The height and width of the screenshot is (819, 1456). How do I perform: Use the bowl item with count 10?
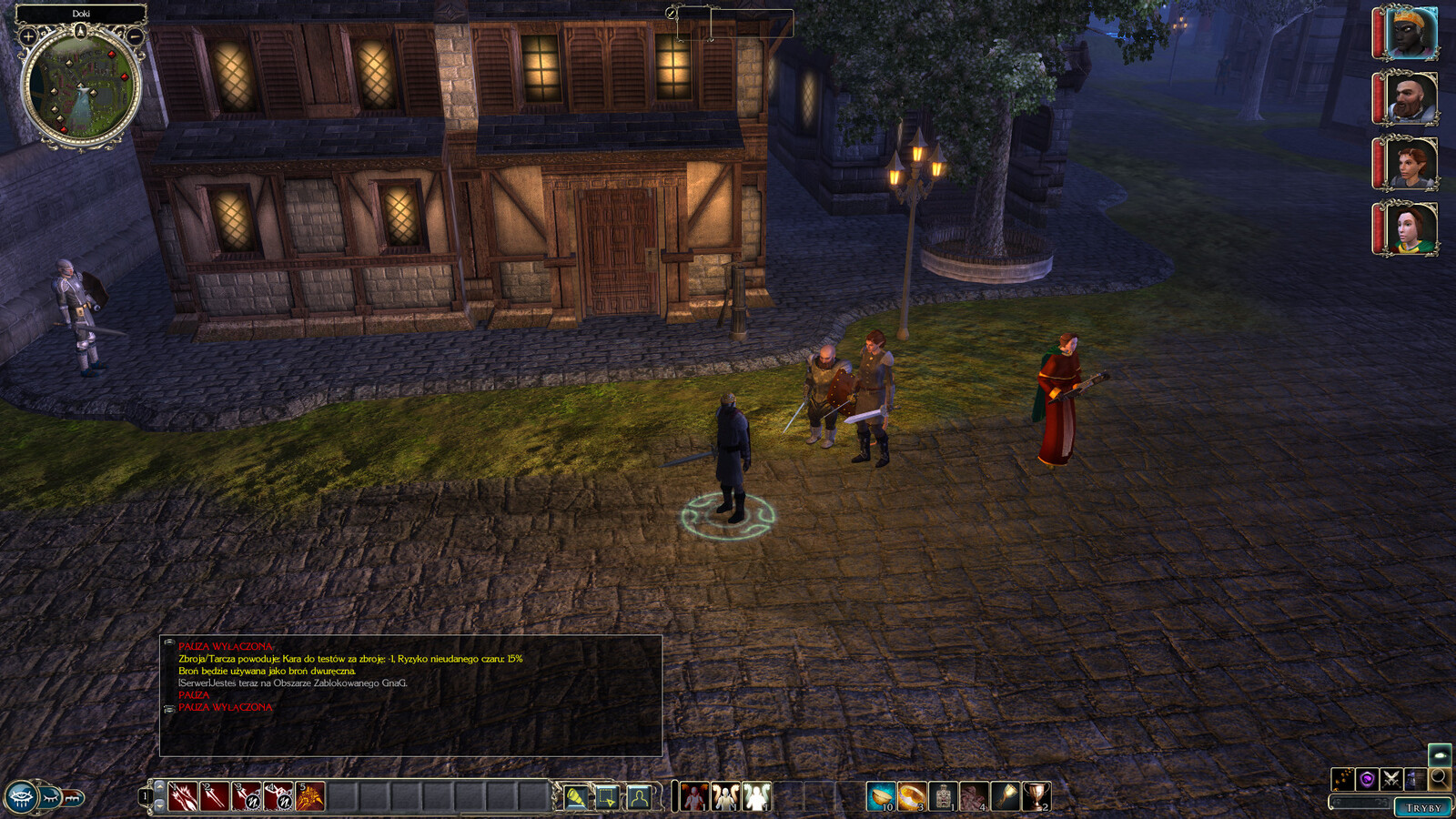click(880, 797)
